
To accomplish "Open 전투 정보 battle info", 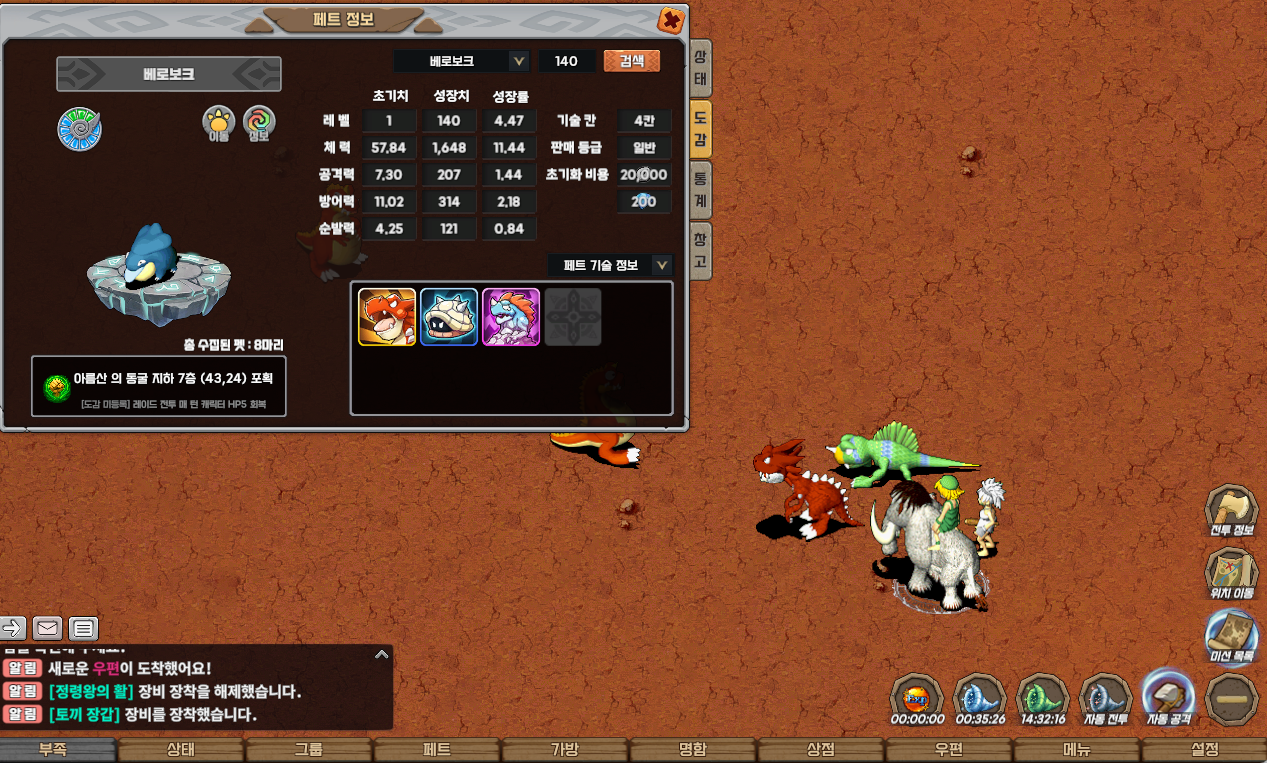I will pos(1231,511).
